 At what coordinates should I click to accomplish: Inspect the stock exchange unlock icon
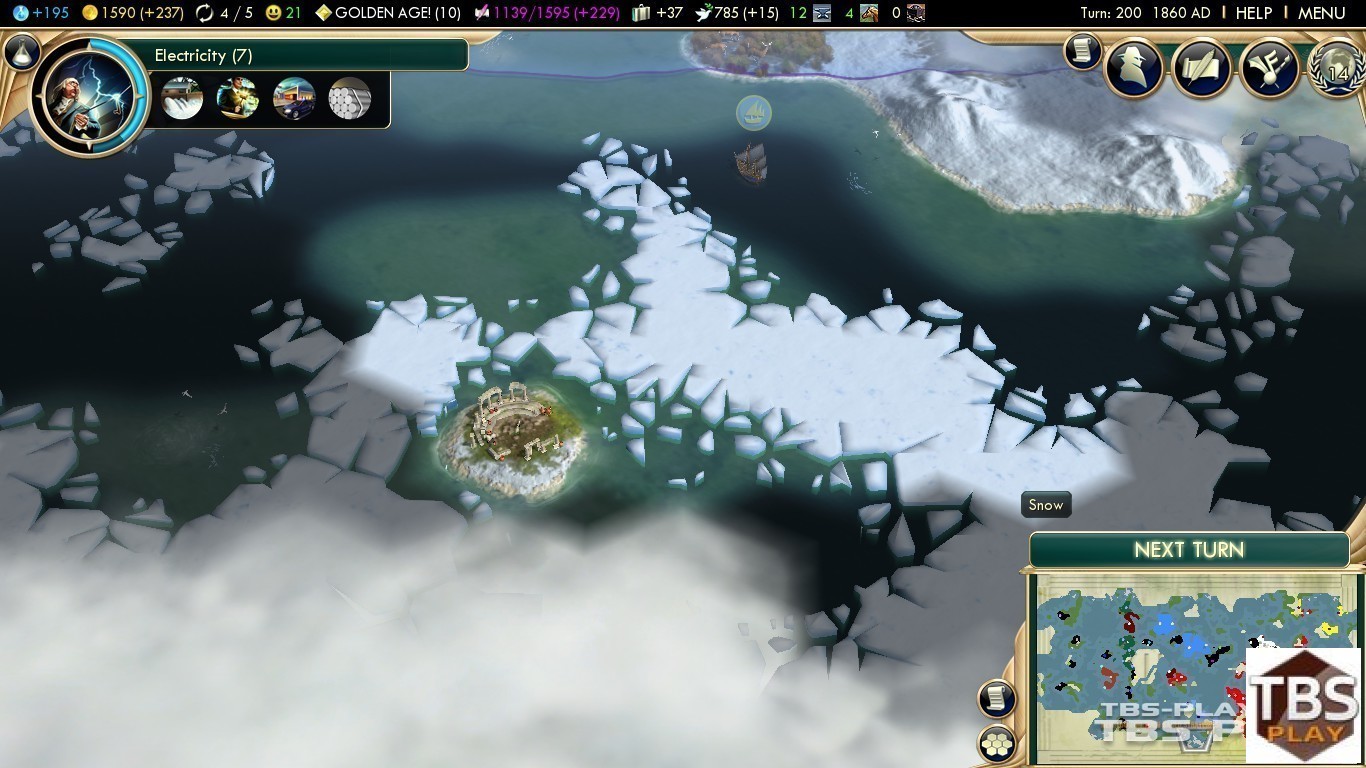(x=238, y=98)
